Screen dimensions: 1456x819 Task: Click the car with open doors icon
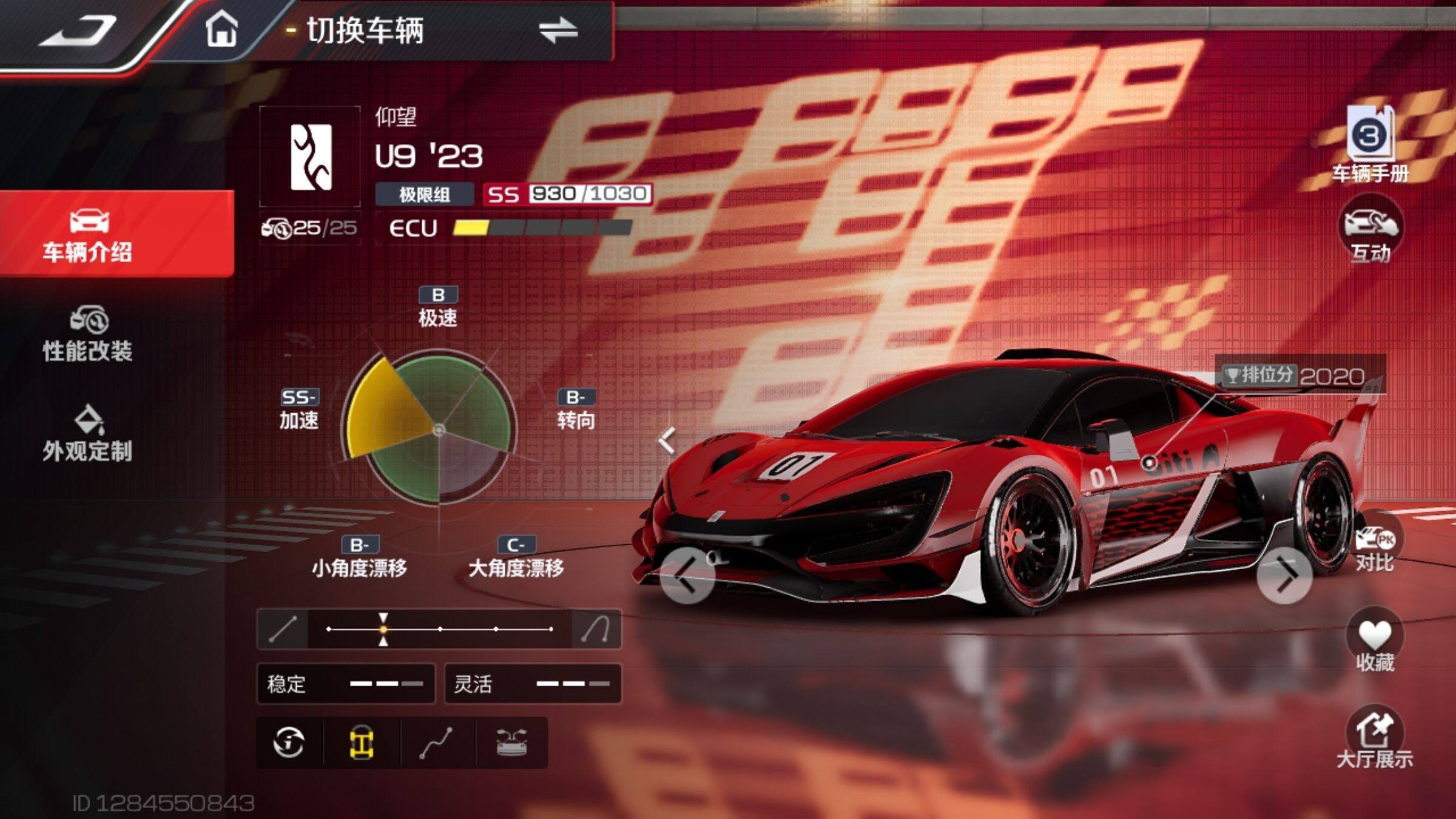511,743
